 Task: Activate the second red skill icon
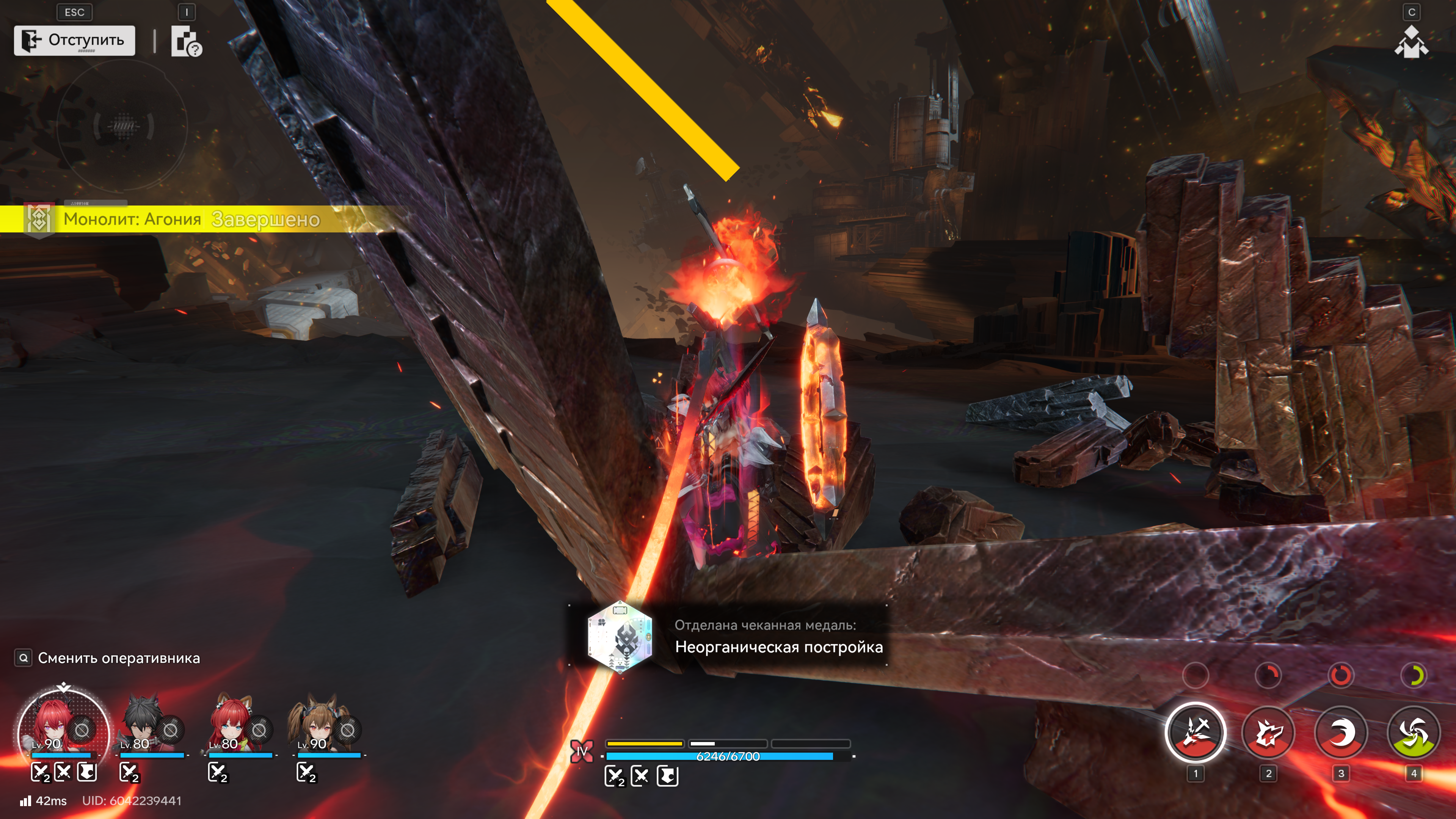point(1268,733)
